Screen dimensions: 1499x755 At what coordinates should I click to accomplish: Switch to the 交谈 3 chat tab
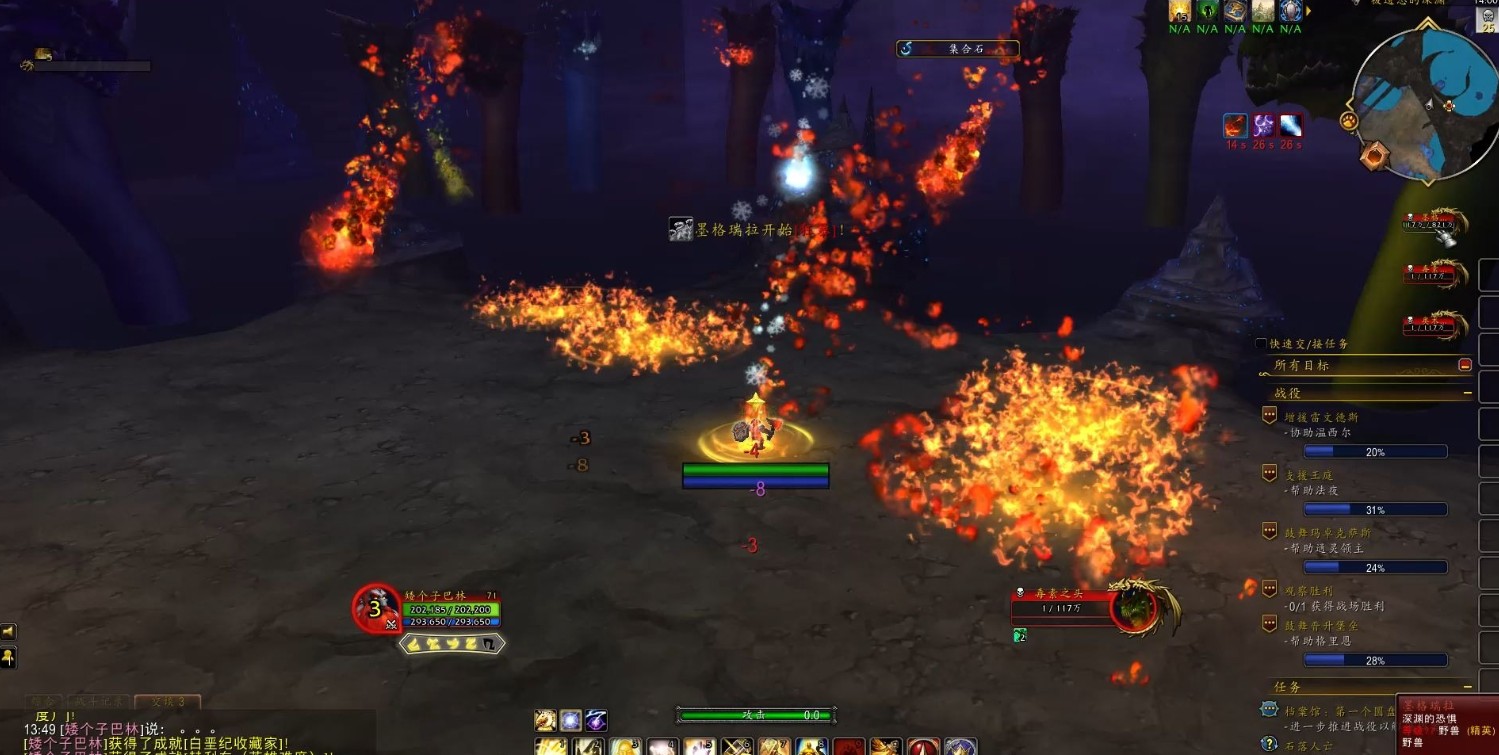(x=167, y=702)
